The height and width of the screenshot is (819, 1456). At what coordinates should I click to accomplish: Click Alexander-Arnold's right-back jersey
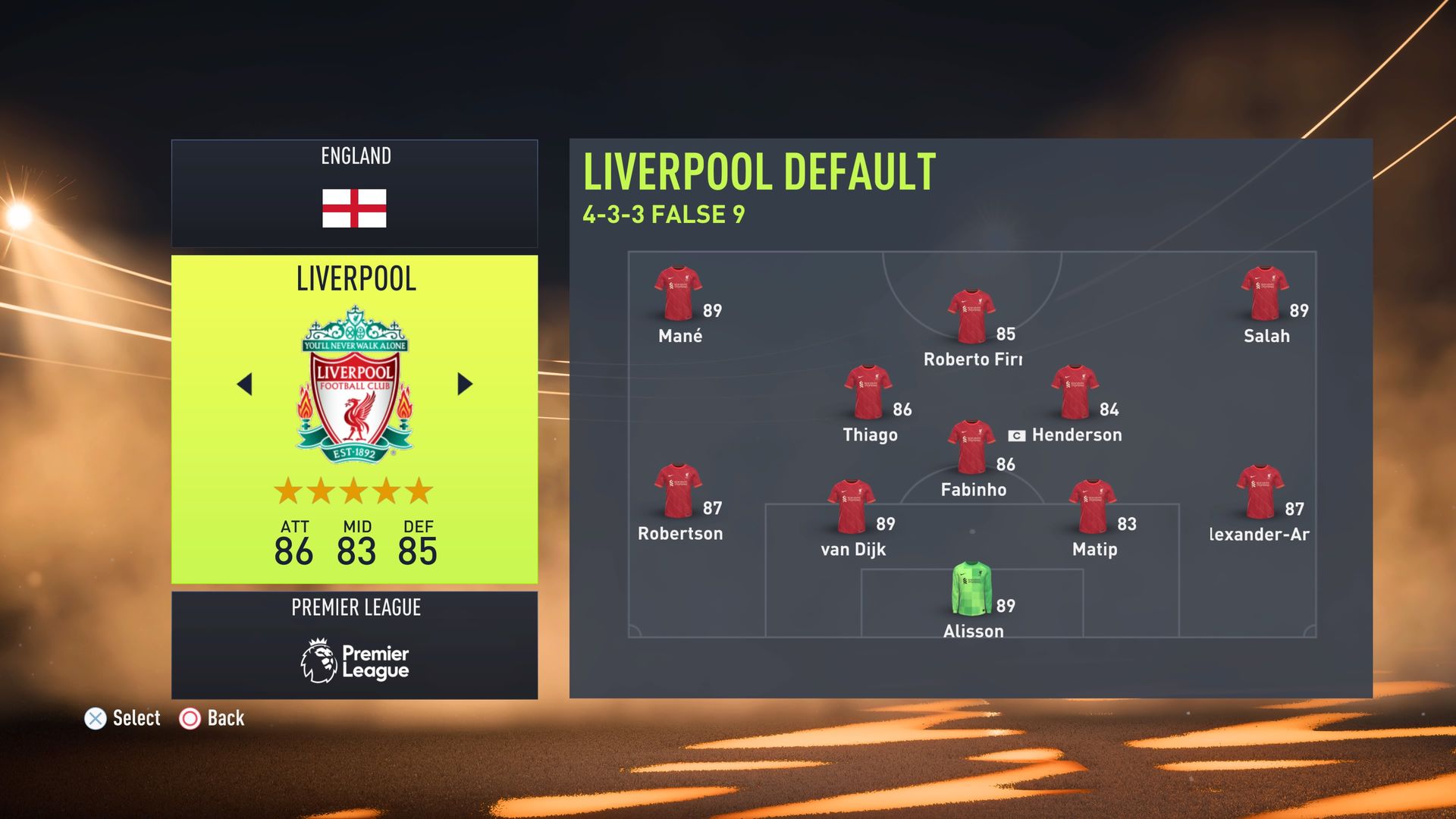pos(1259,489)
